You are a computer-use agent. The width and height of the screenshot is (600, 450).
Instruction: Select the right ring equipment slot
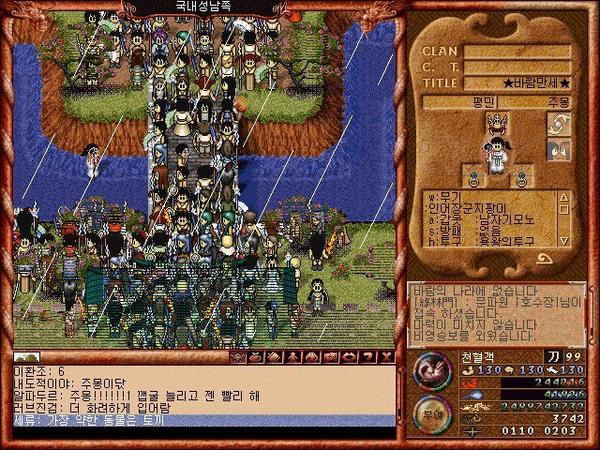pyautogui.click(x=519, y=181)
